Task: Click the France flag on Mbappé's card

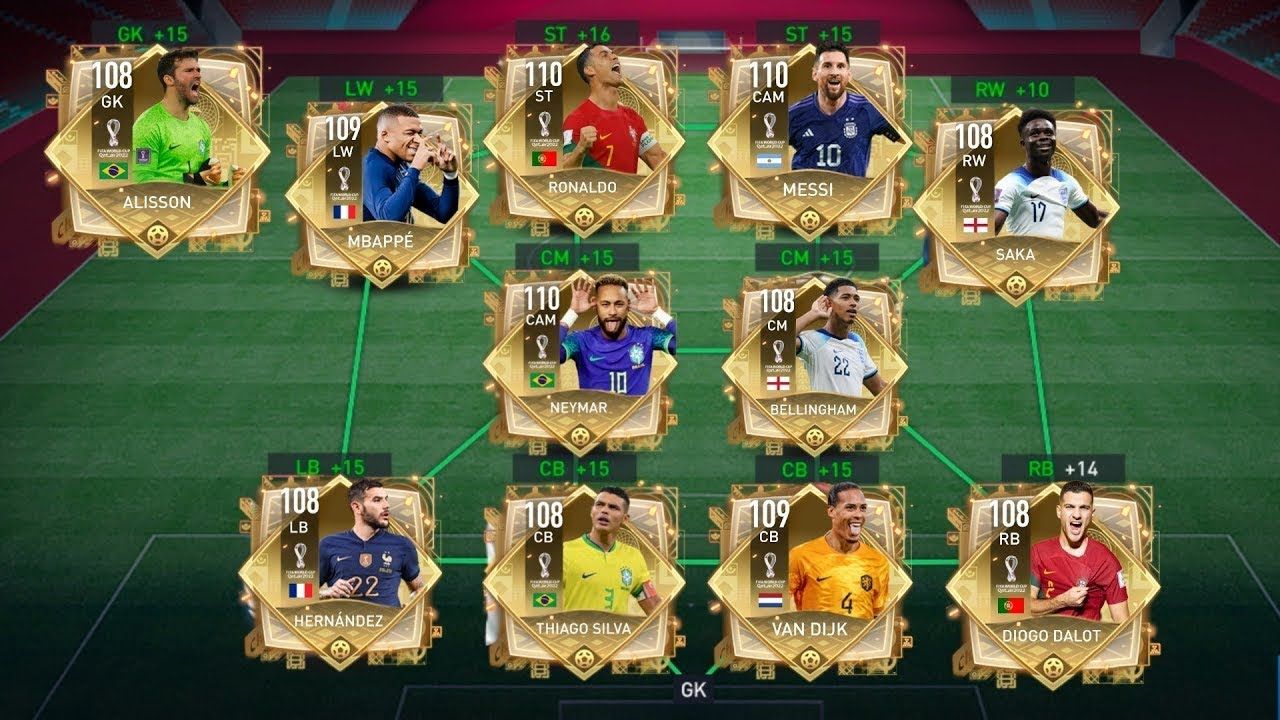Action: coord(345,212)
